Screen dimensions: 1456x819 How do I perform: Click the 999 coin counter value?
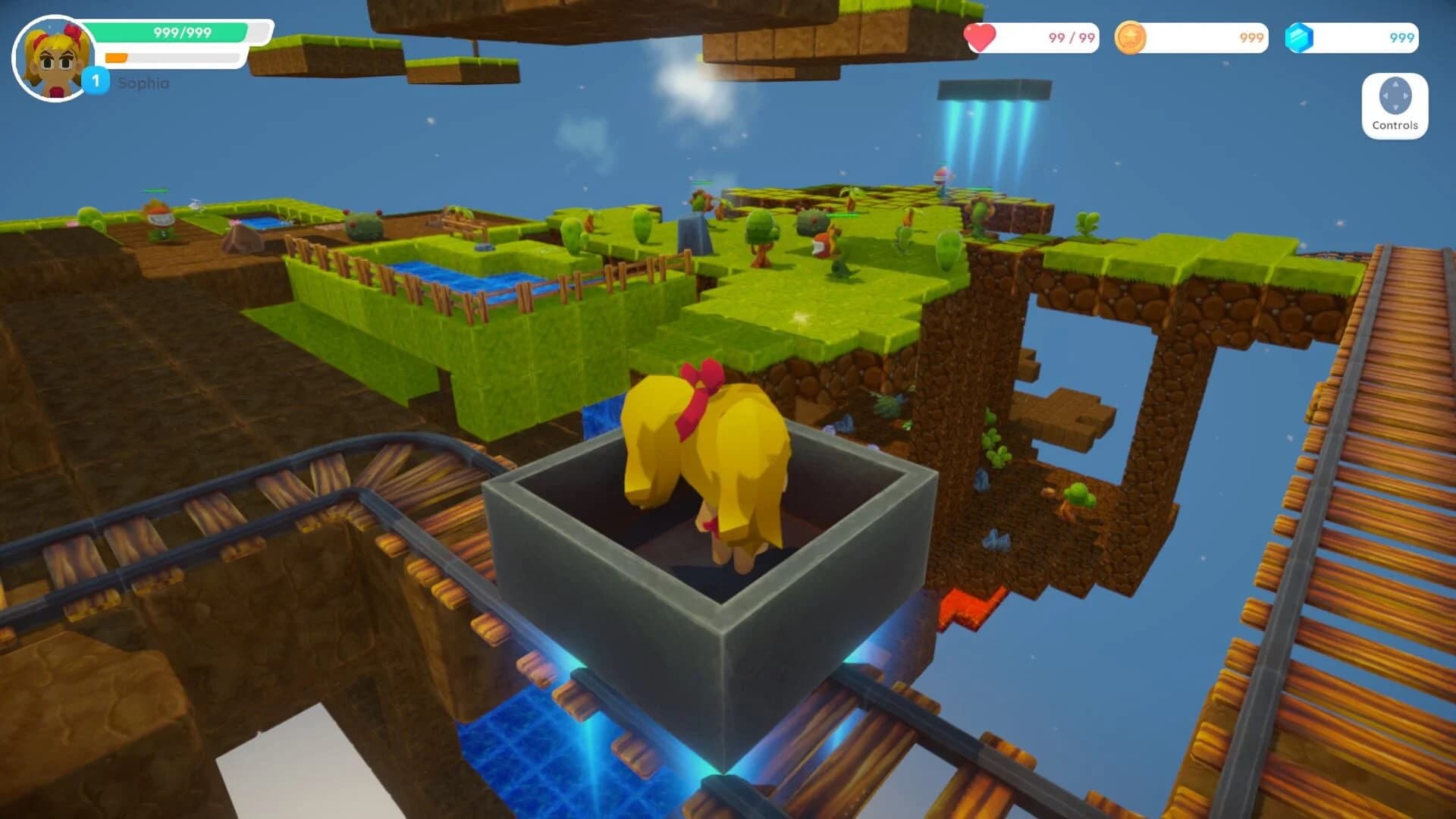[x=1251, y=37]
